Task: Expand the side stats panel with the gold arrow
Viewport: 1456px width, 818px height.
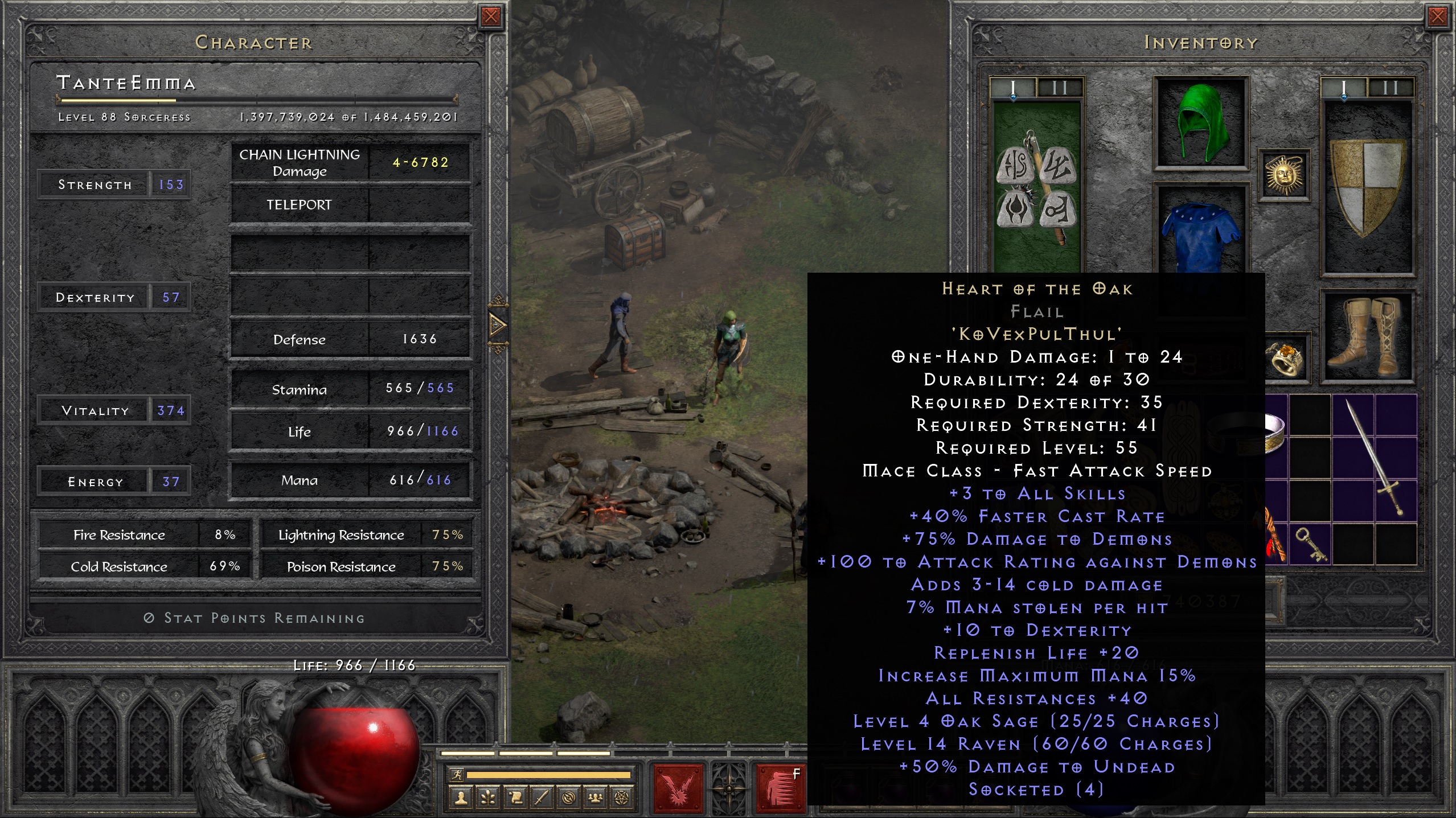Action: pos(499,326)
